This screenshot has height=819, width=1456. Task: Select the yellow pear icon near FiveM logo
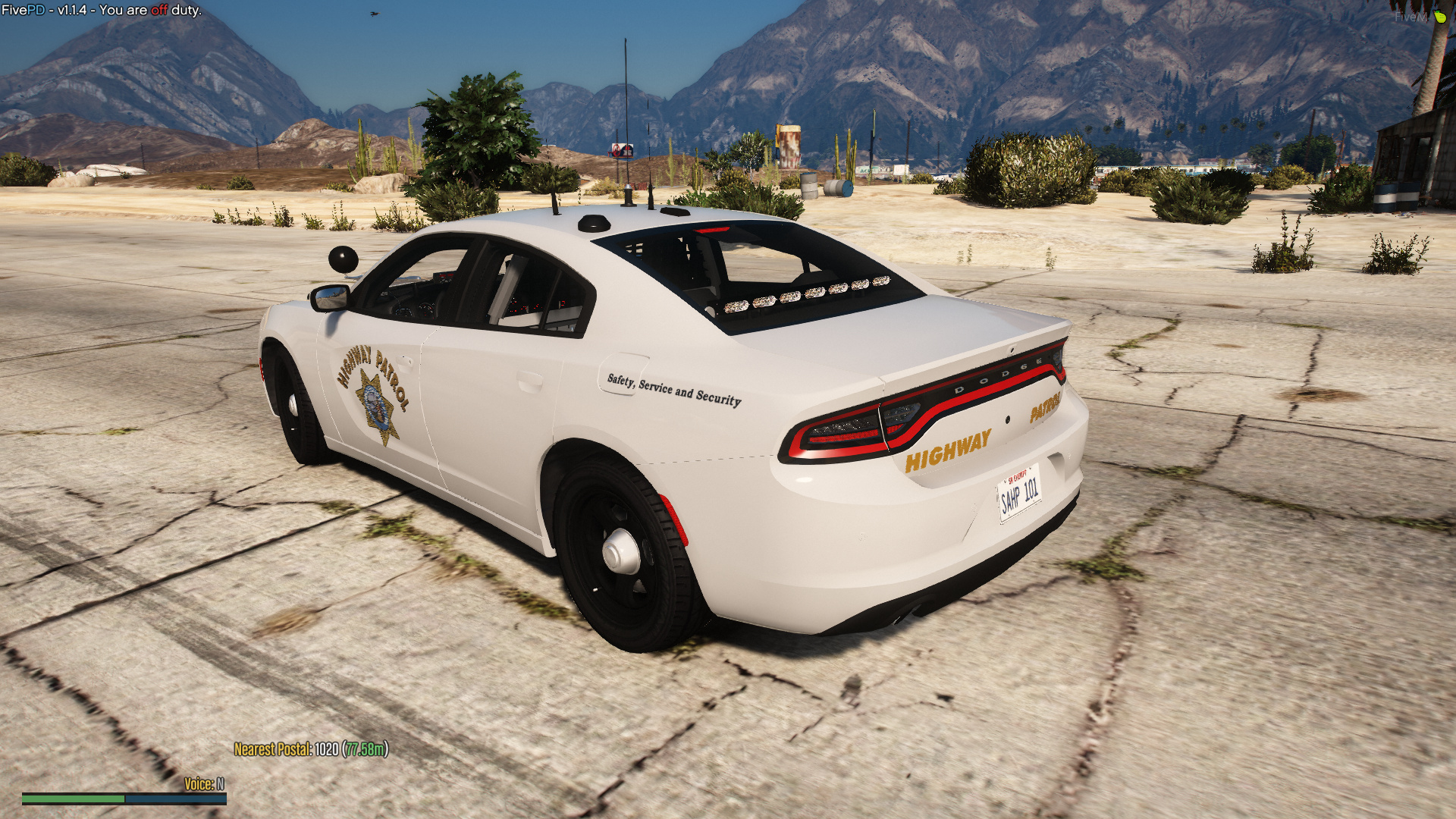click(x=1440, y=15)
